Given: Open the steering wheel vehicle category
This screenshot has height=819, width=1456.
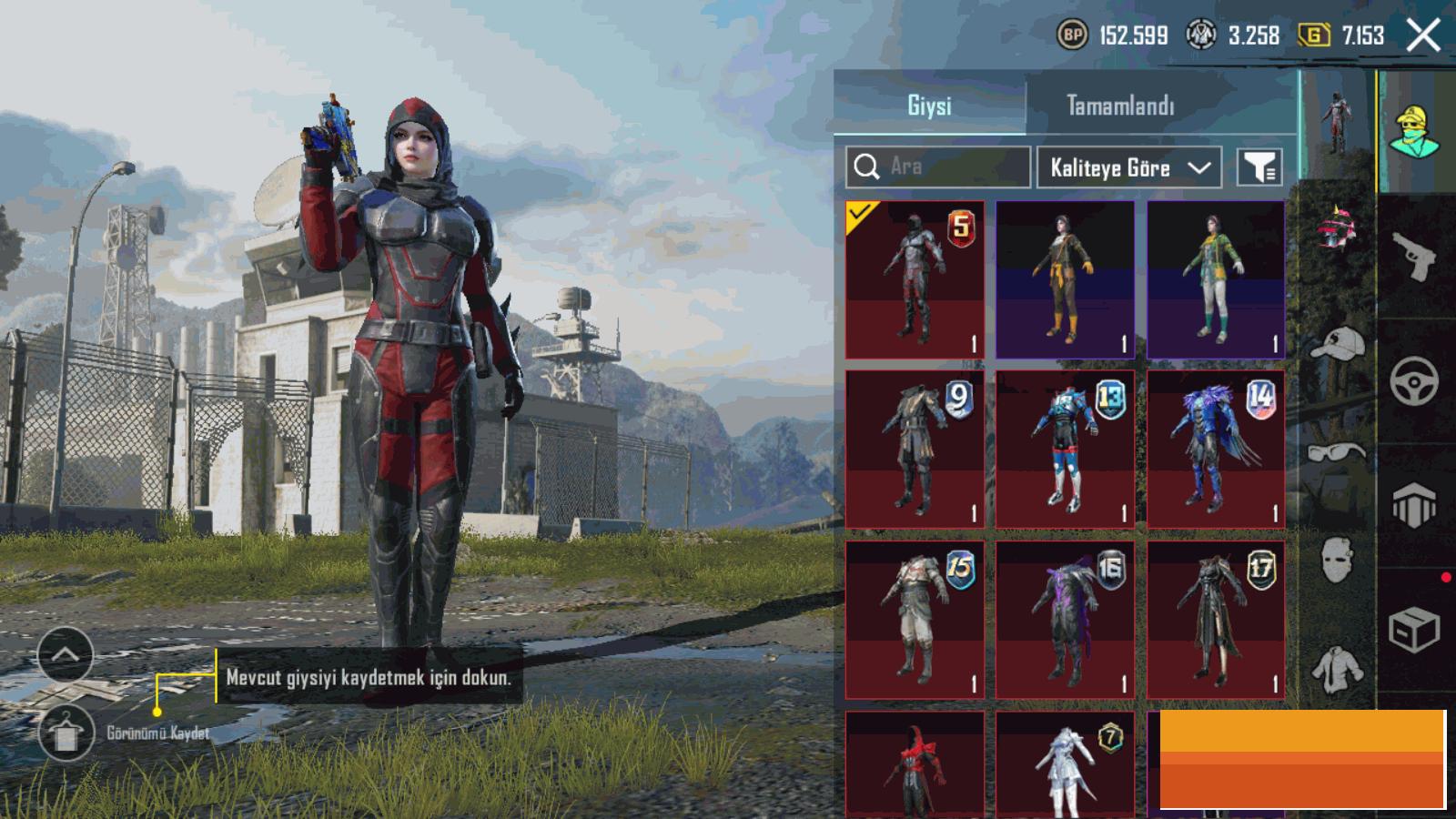Looking at the screenshot, I should coord(1414,379).
